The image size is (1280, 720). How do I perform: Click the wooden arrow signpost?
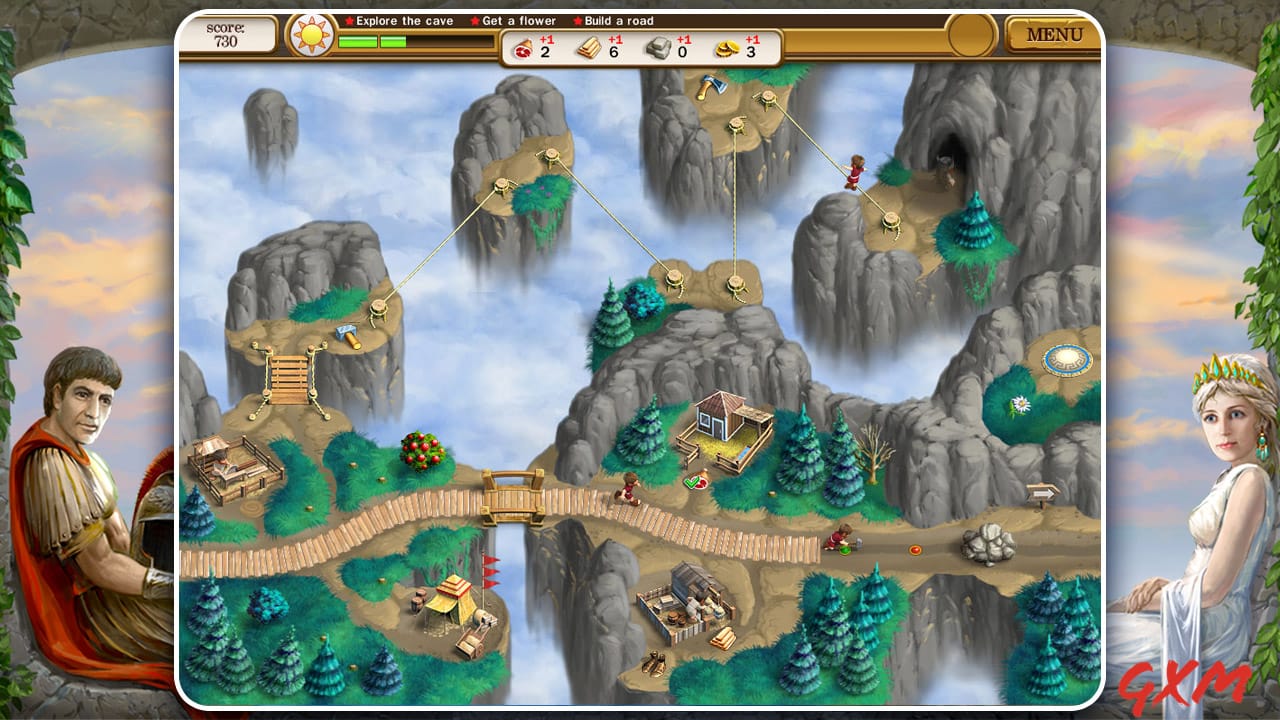(1043, 492)
